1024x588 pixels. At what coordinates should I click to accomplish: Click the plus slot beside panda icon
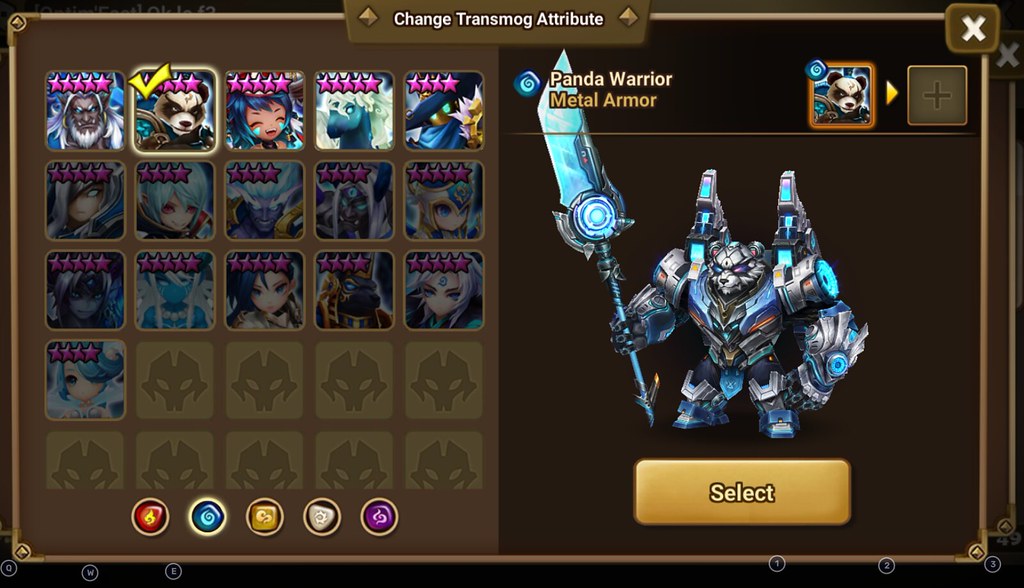coord(936,96)
